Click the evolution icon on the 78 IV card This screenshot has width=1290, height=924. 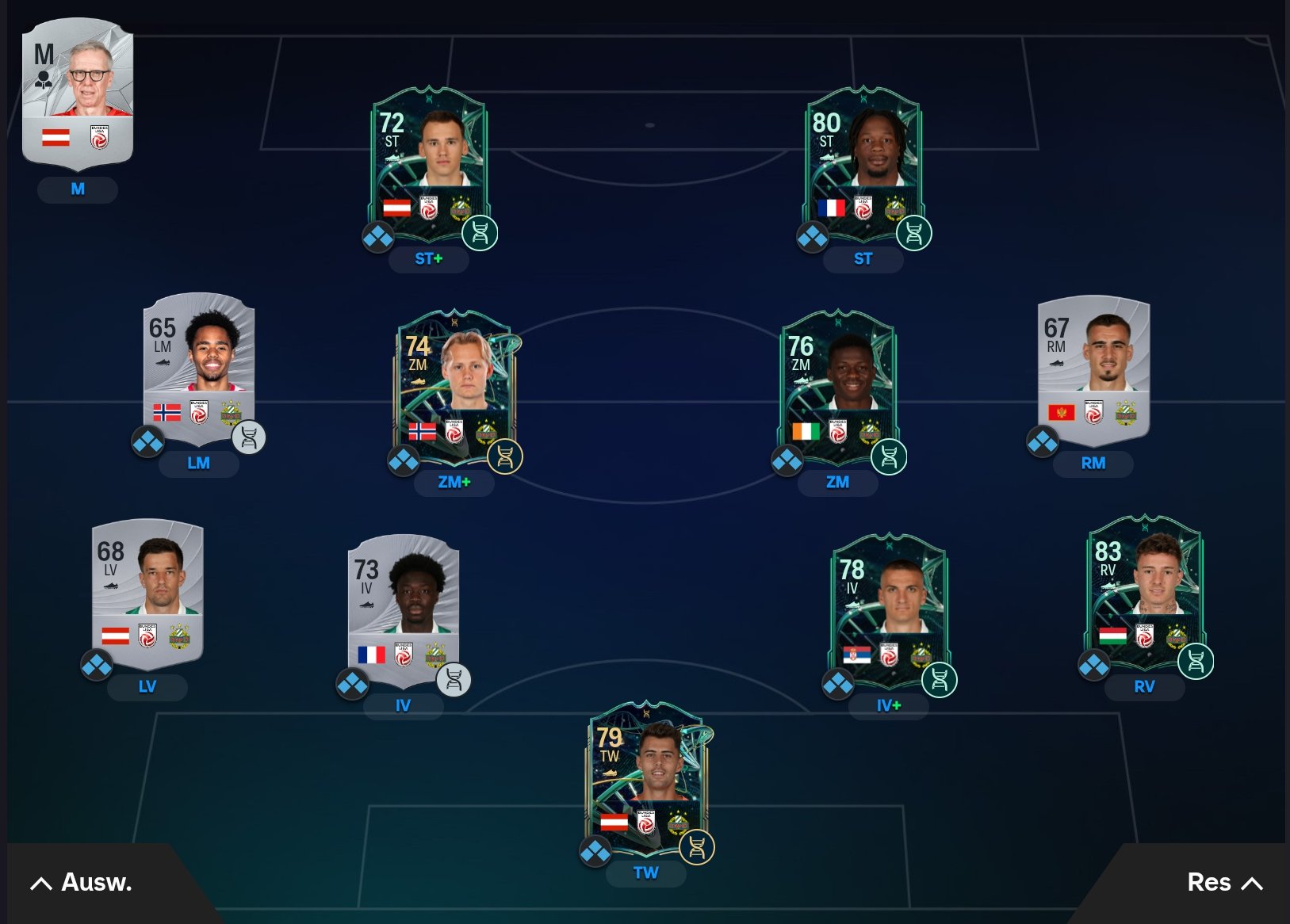pyautogui.click(x=940, y=680)
